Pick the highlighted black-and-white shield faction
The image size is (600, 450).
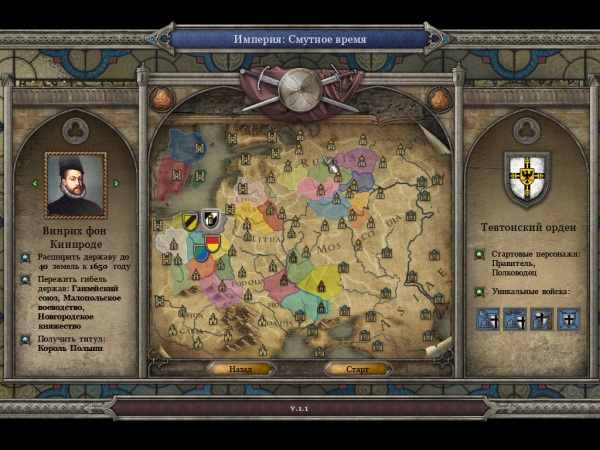point(211,218)
